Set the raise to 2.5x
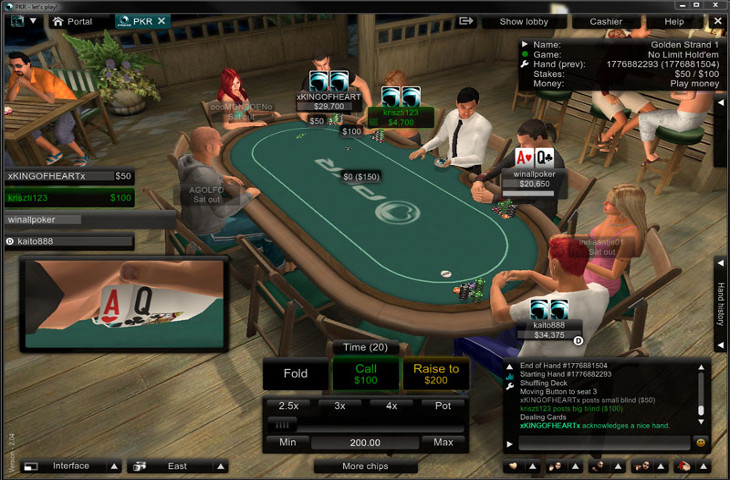Image resolution: width=730 pixels, height=480 pixels. coord(288,406)
